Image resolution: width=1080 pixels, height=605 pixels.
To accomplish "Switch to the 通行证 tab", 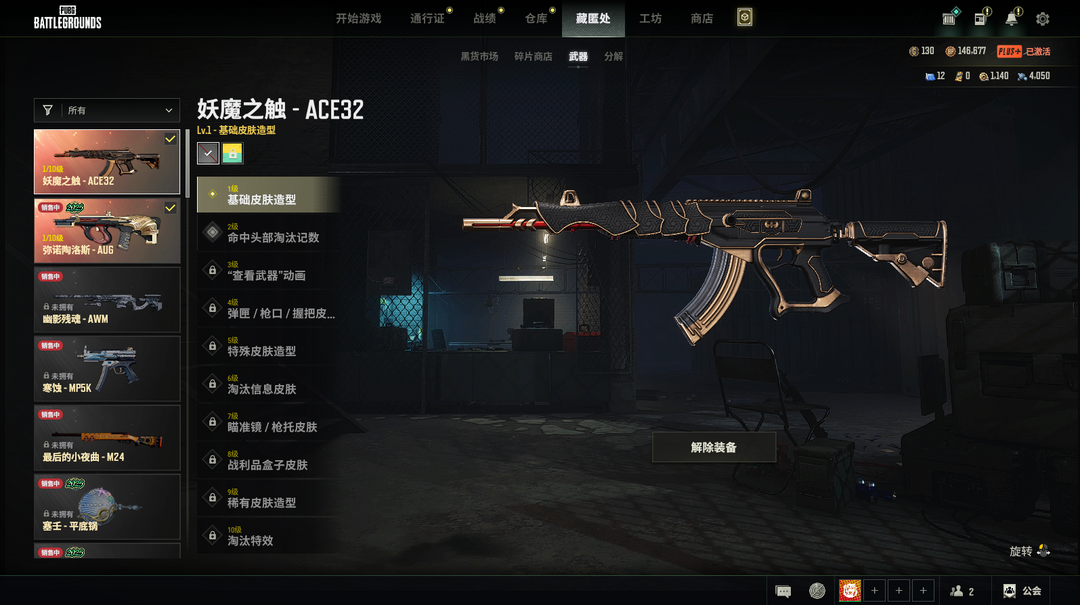I will [x=427, y=18].
